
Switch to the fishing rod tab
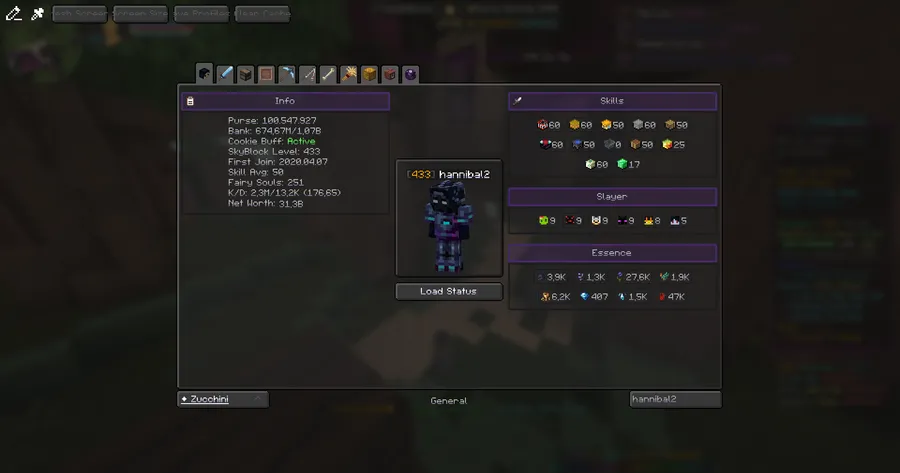click(x=308, y=74)
